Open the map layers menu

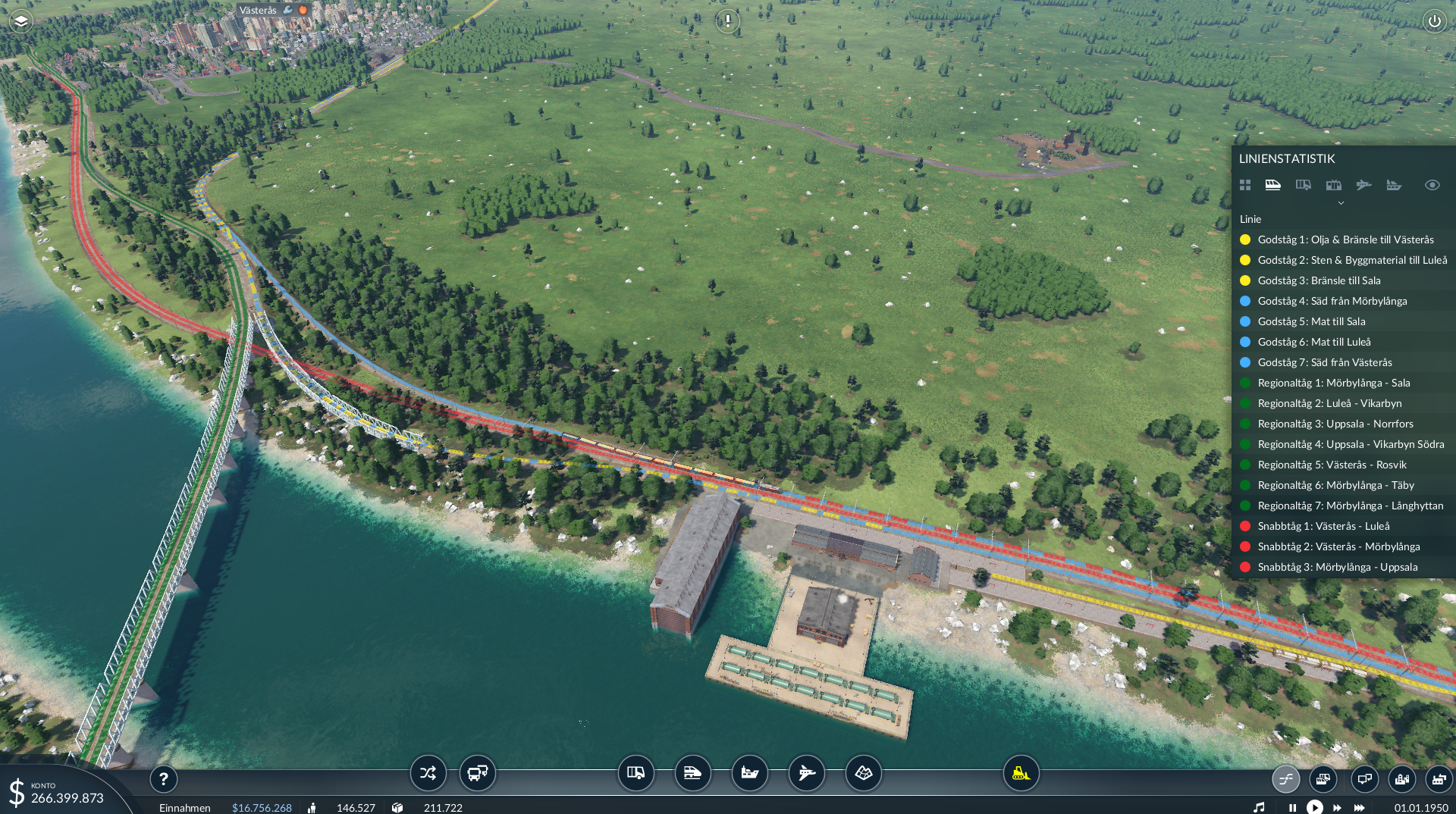tap(20, 21)
